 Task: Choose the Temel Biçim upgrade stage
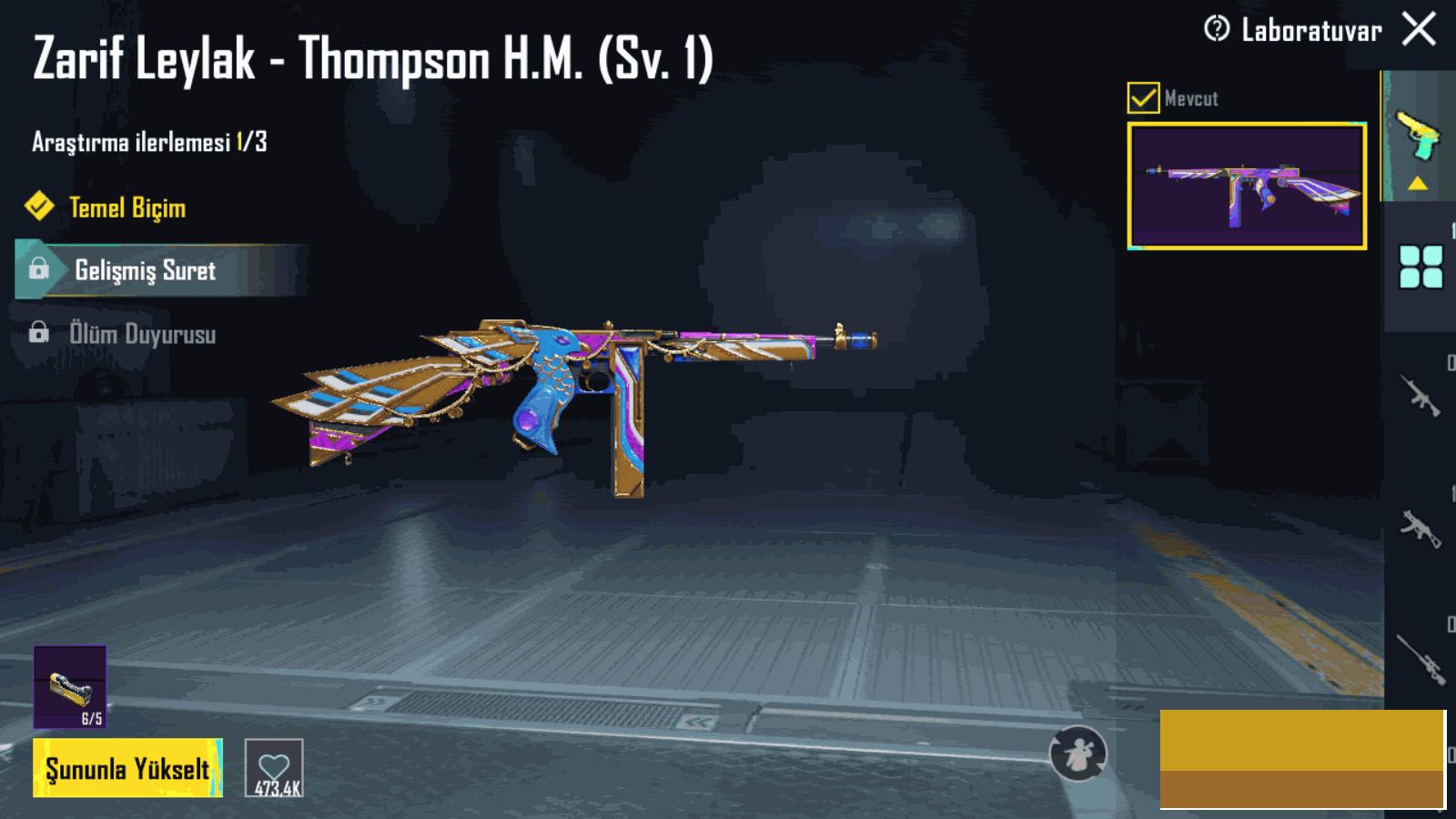(x=127, y=207)
